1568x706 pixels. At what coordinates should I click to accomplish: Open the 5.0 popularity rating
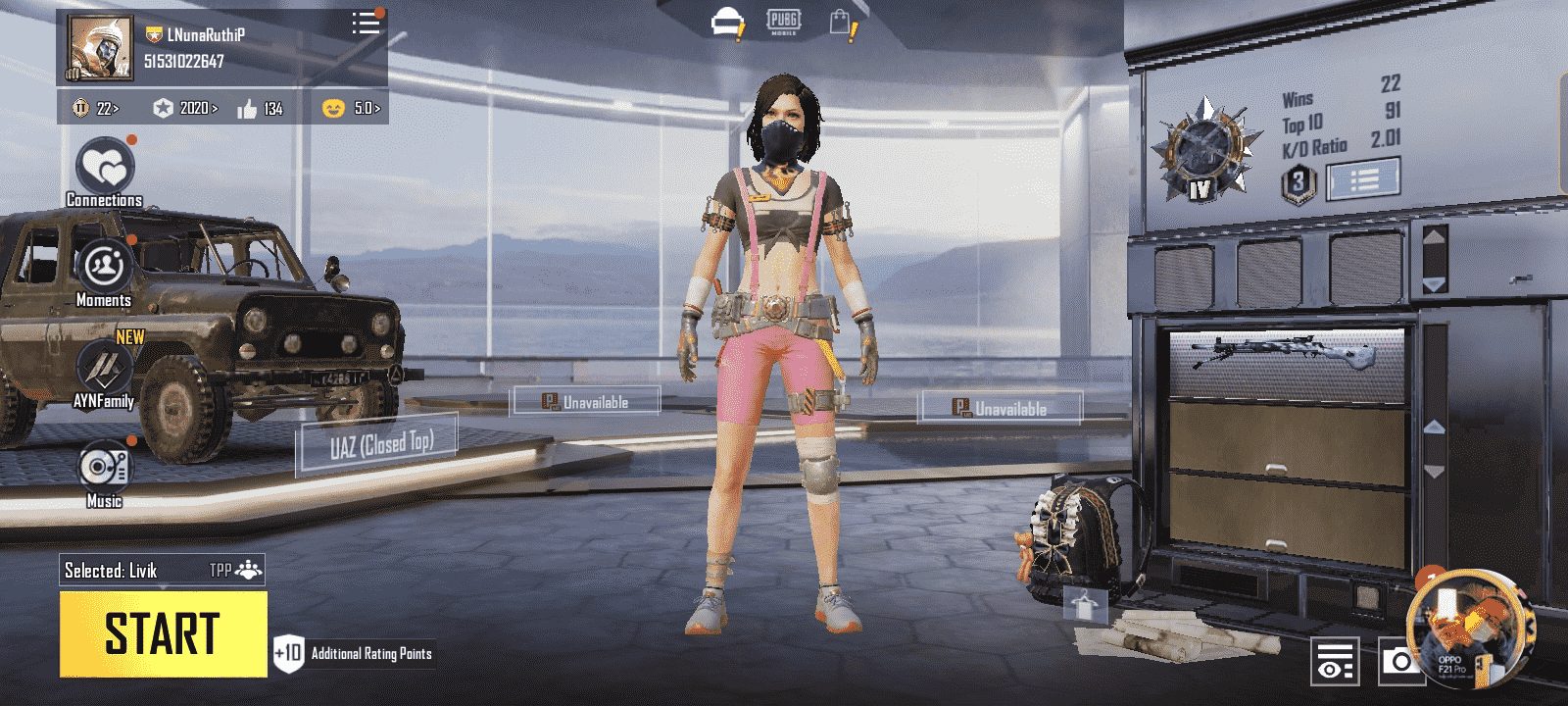(x=352, y=108)
